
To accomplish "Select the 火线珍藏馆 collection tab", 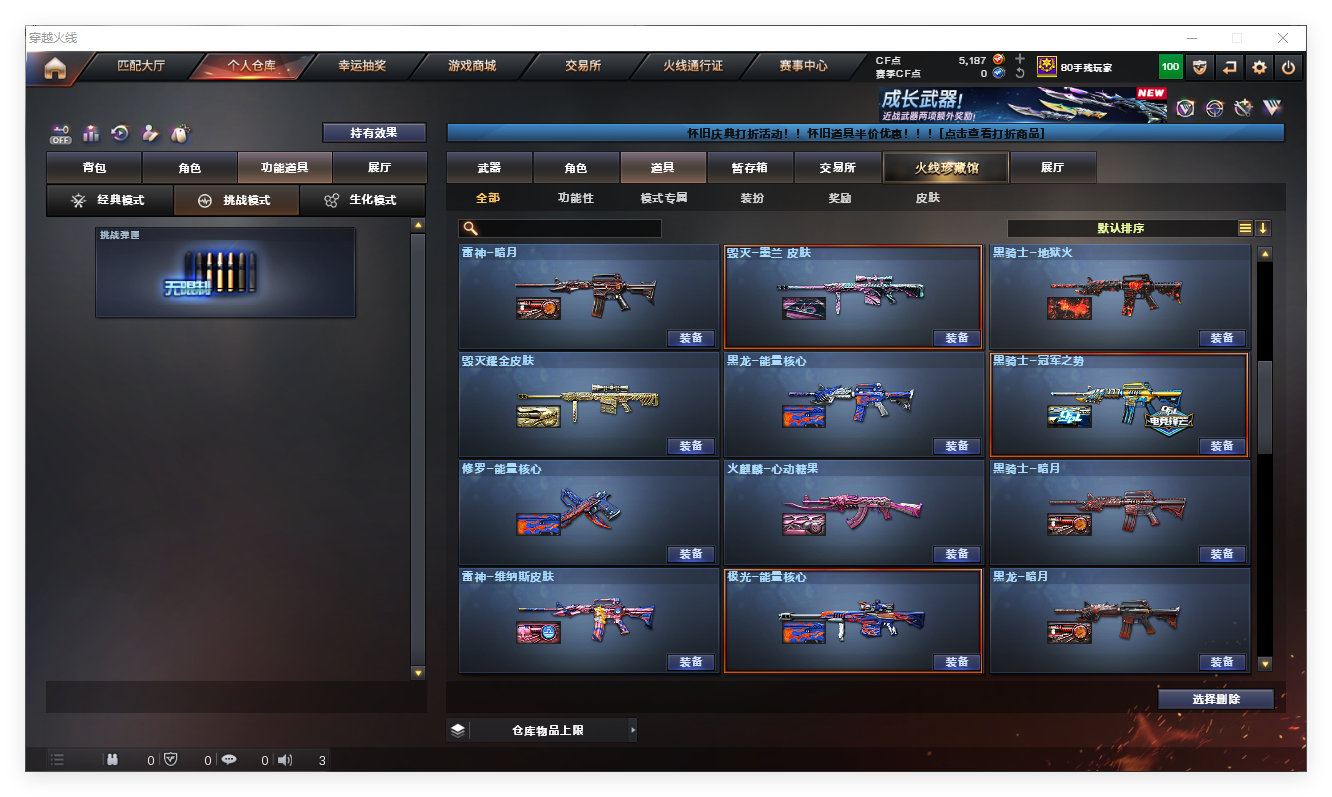I will [946, 168].
